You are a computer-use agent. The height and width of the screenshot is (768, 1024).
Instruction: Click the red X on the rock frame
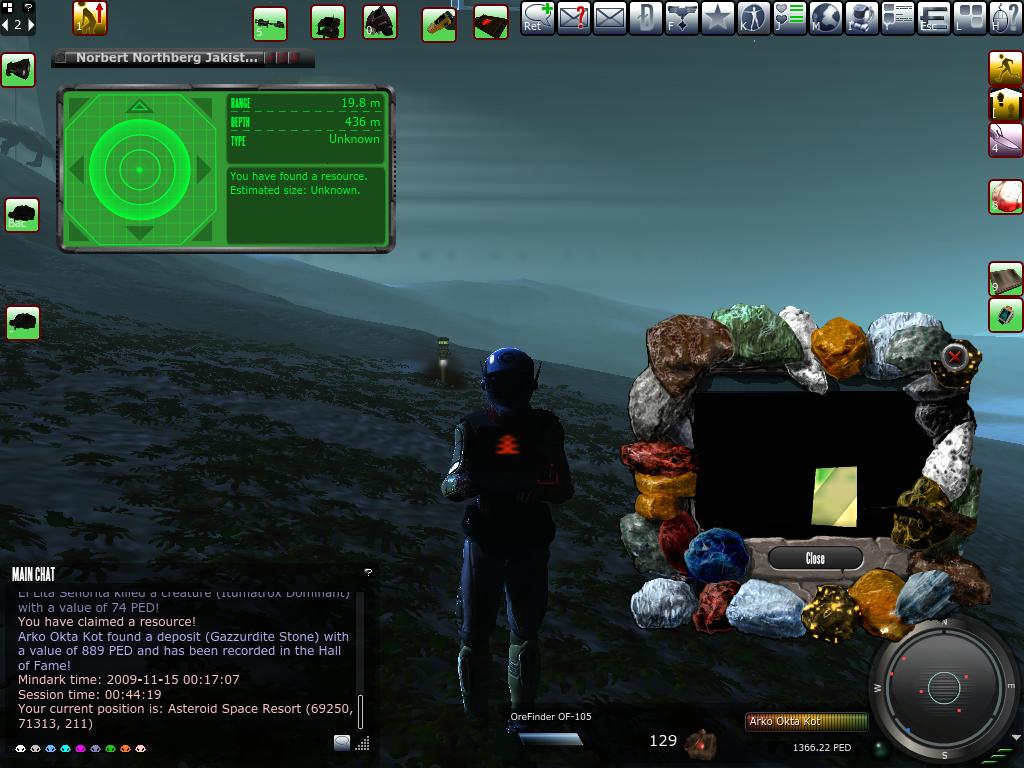click(956, 355)
